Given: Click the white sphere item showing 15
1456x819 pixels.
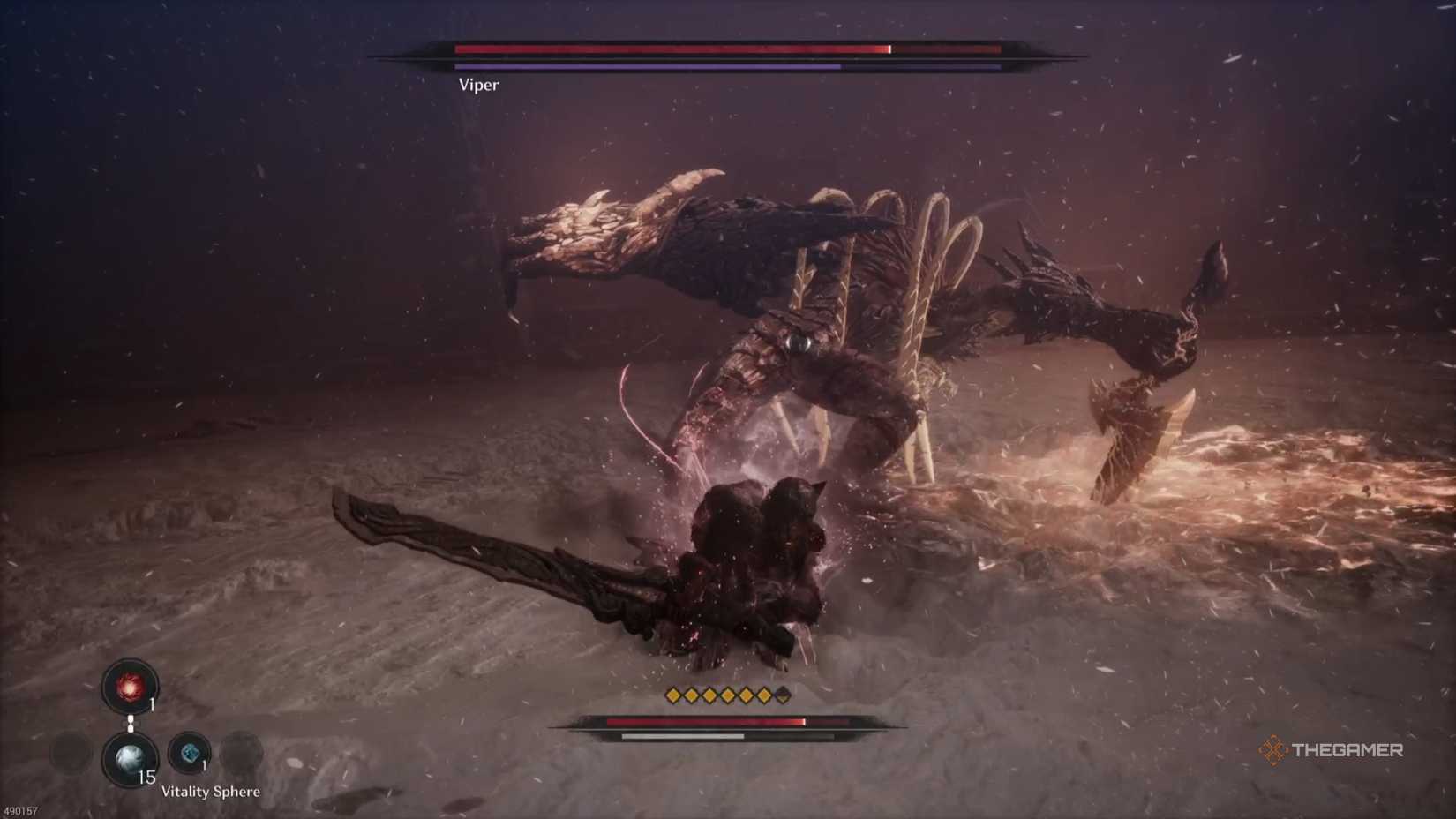Looking at the screenshot, I should pos(130,757).
